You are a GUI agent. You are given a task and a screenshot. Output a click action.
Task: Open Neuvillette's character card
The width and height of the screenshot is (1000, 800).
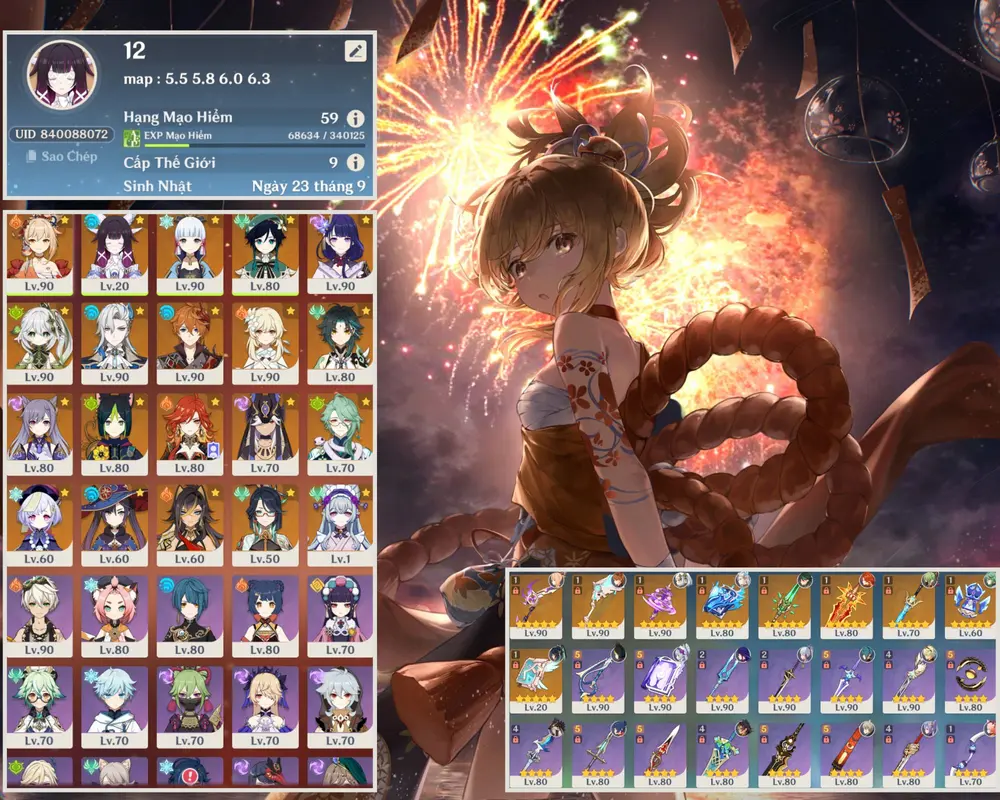[113, 342]
